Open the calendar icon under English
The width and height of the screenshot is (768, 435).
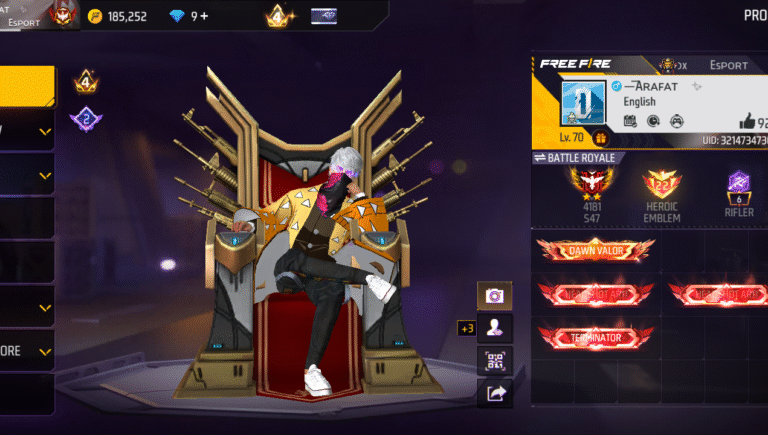point(631,121)
